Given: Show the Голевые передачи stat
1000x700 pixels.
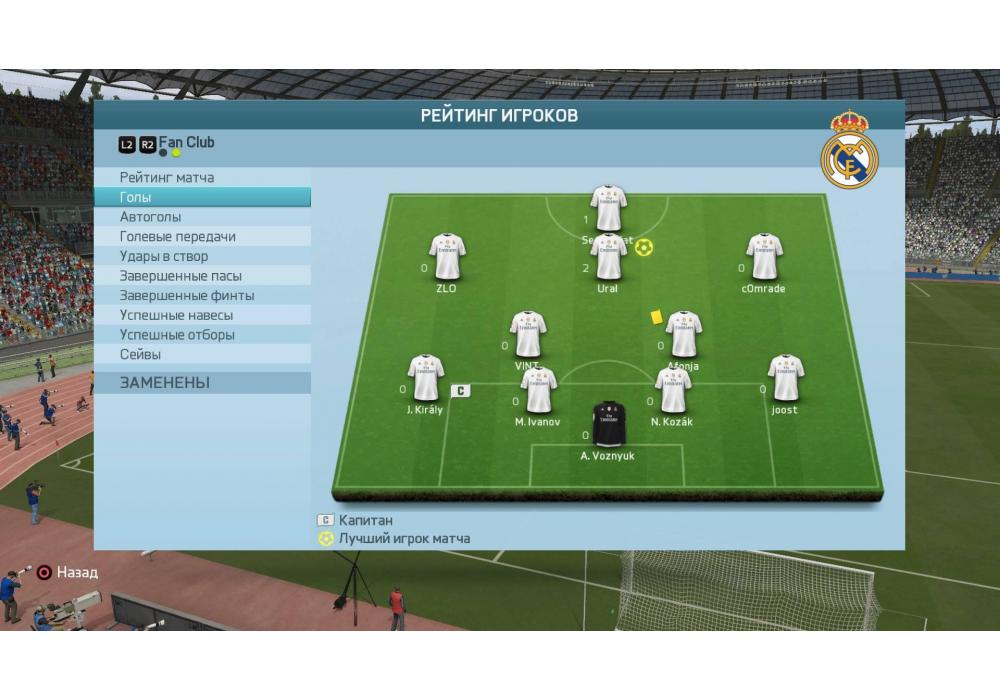Looking at the screenshot, I should 178,237.
